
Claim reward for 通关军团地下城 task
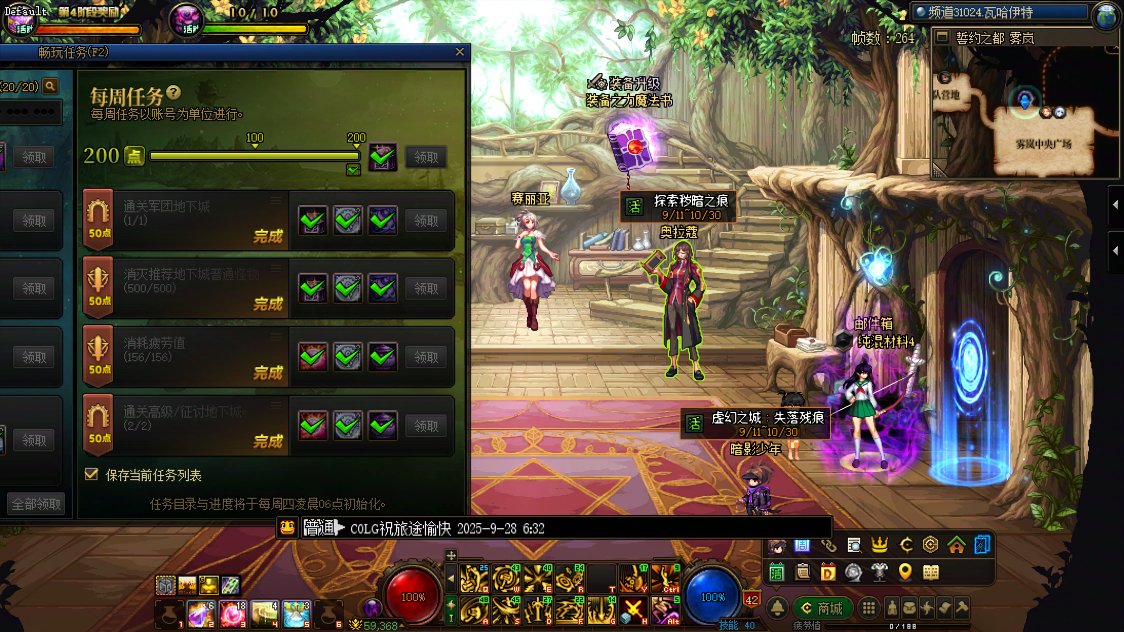coord(427,221)
